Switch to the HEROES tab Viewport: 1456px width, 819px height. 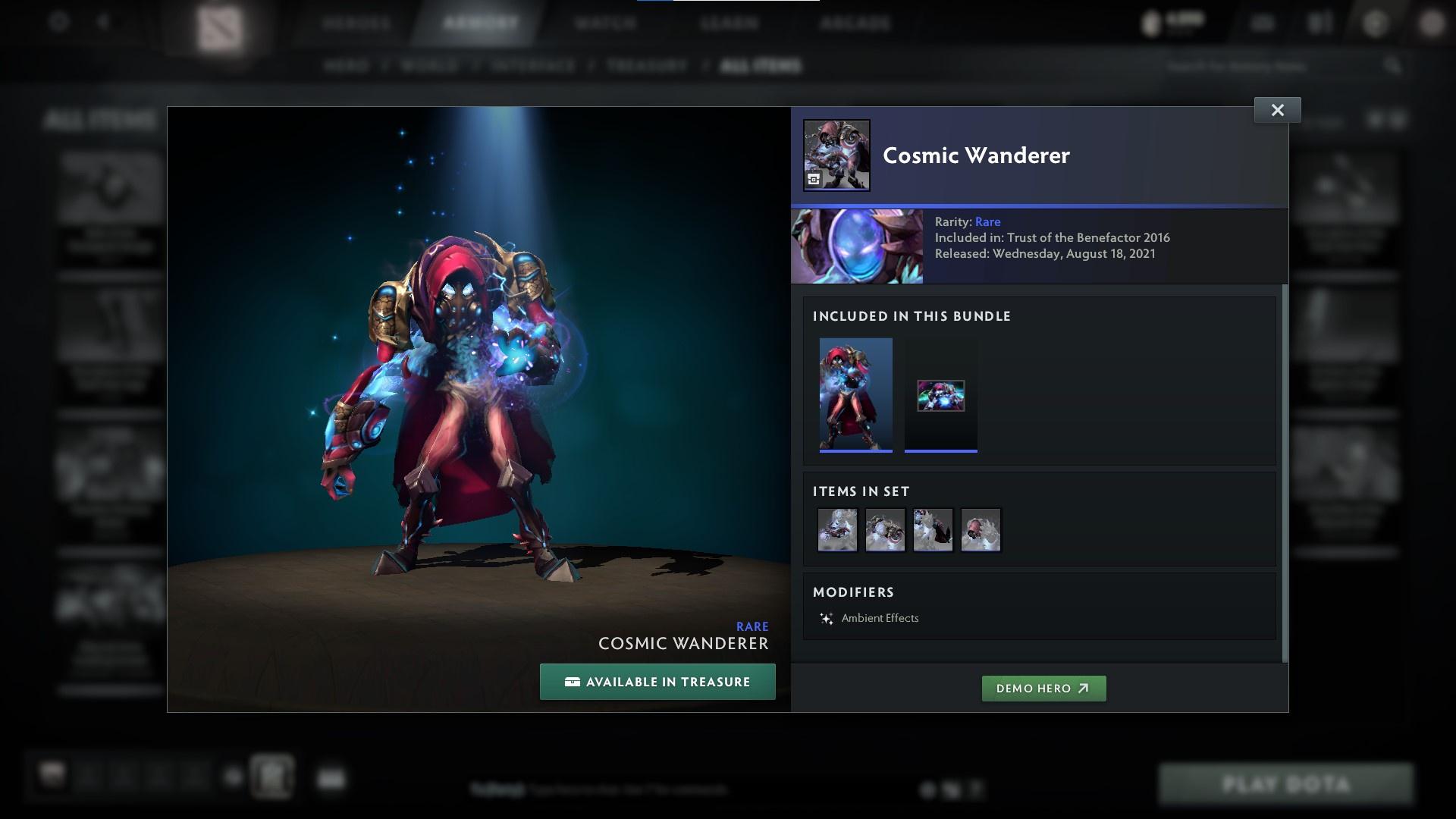point(356,23)
